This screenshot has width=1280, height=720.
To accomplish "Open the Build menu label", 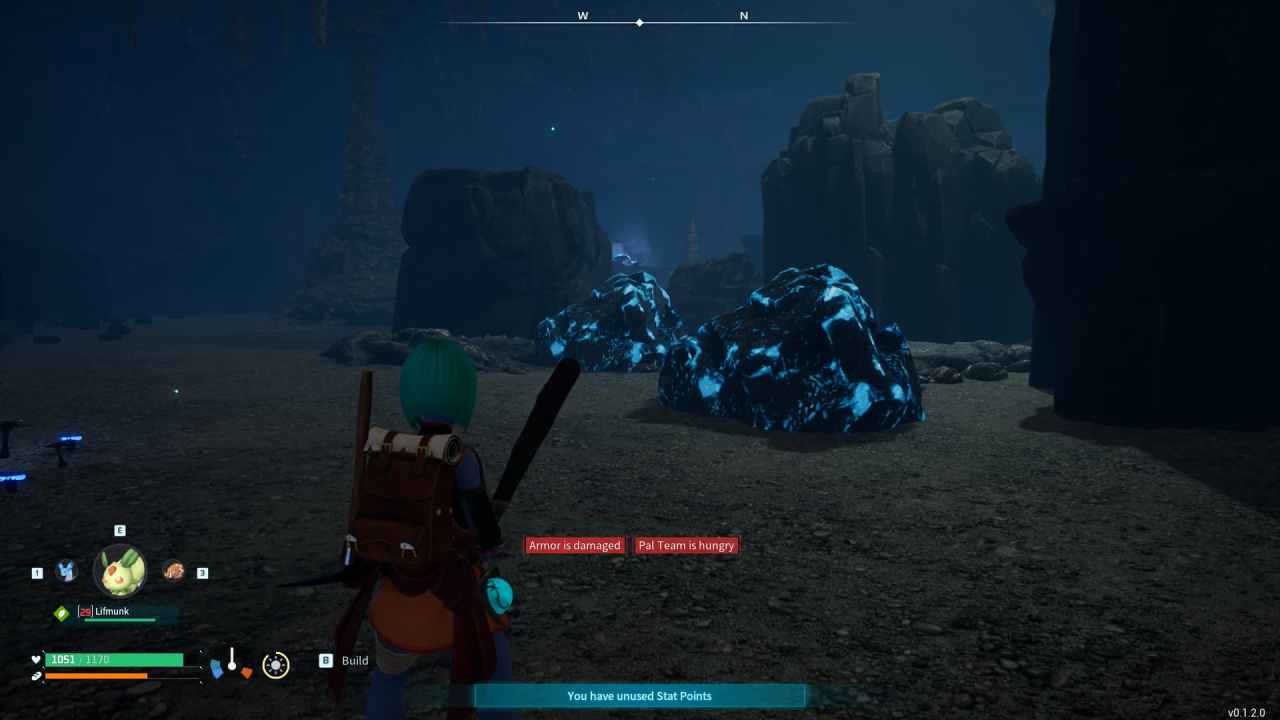I will [354, 661].
